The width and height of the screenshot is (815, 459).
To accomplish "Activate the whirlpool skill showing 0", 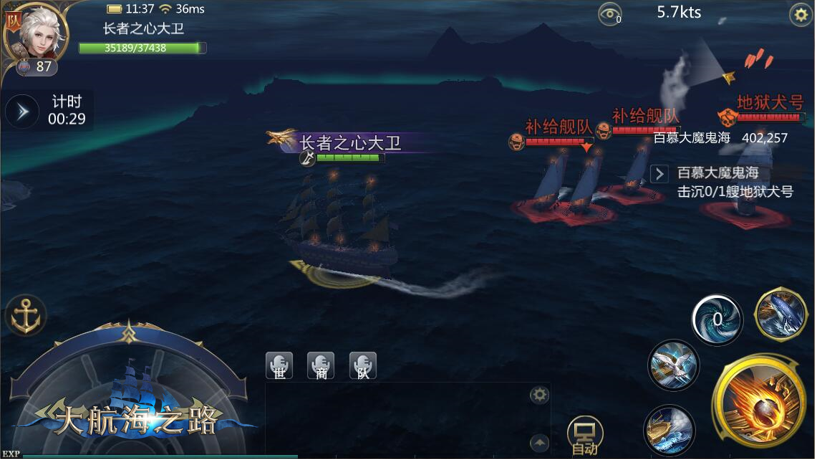I will pyautogui.click(x=717, y=321).
